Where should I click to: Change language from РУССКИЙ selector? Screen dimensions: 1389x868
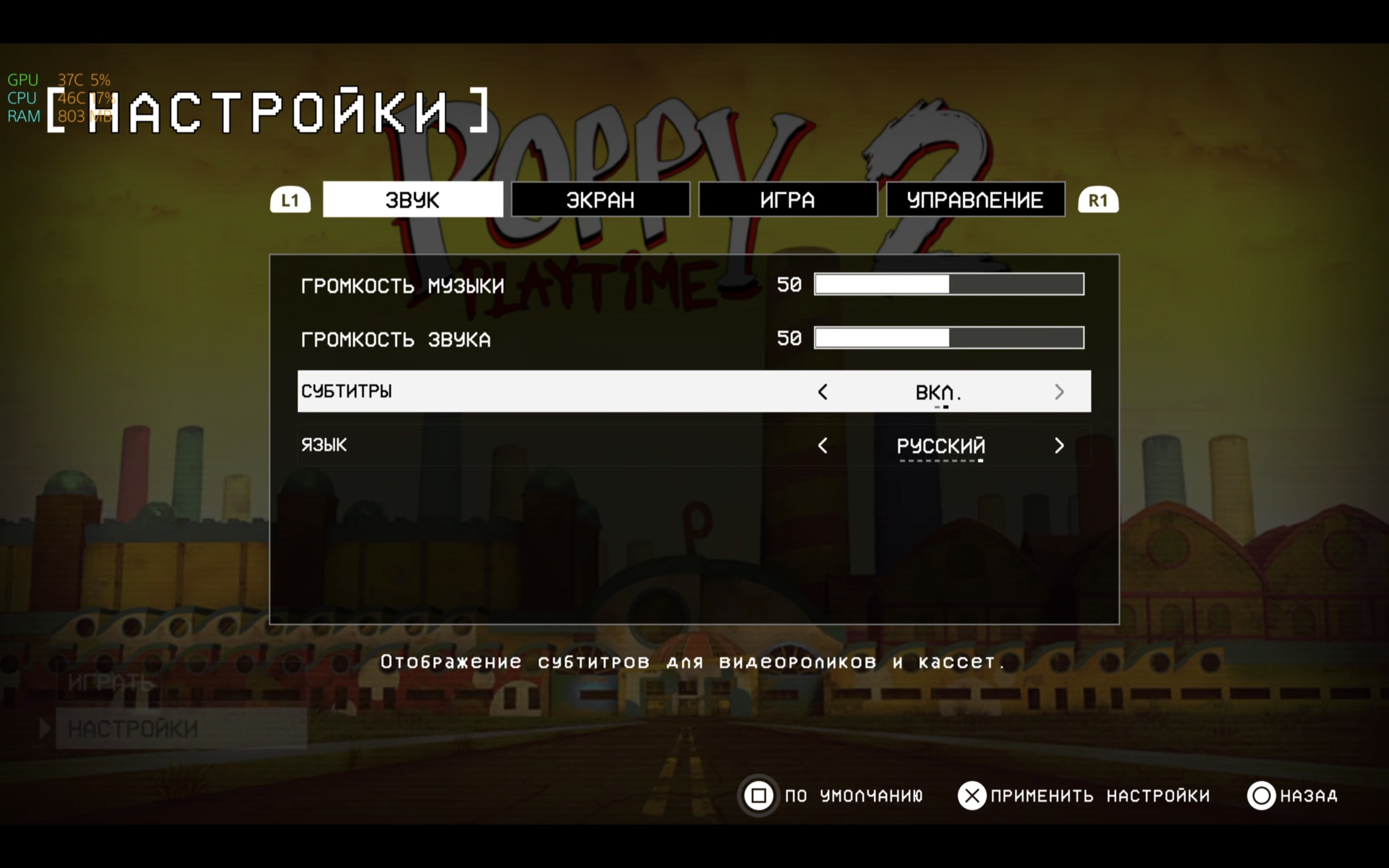point(940,446)
